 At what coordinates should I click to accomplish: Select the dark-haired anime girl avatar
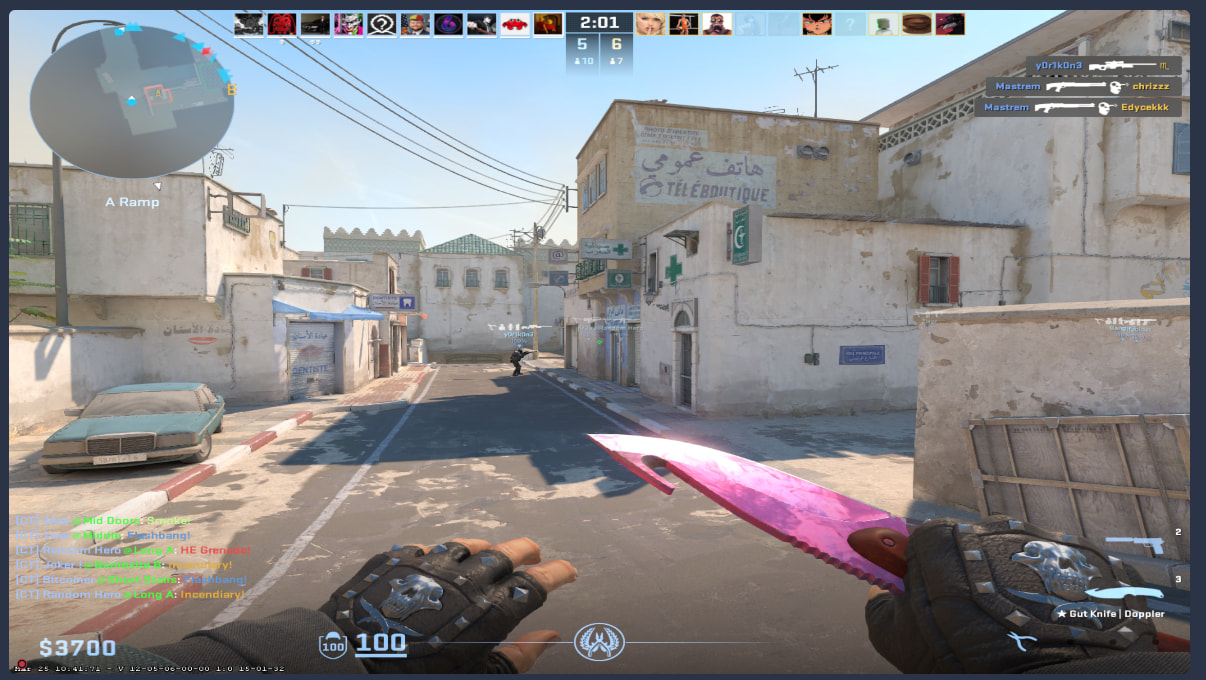[816, 24]
